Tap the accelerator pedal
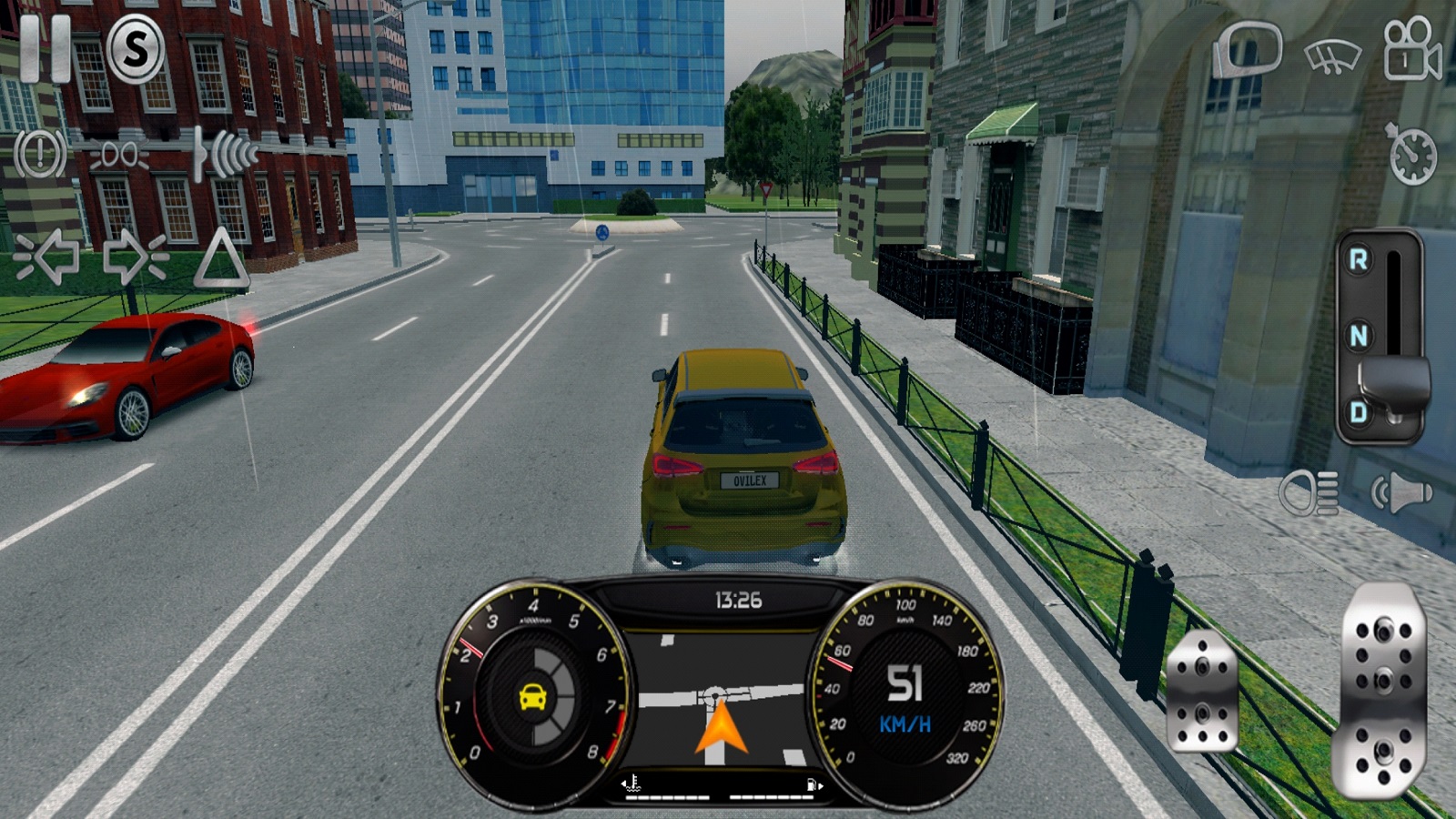1456x819 pixels. click(1380, 692)
